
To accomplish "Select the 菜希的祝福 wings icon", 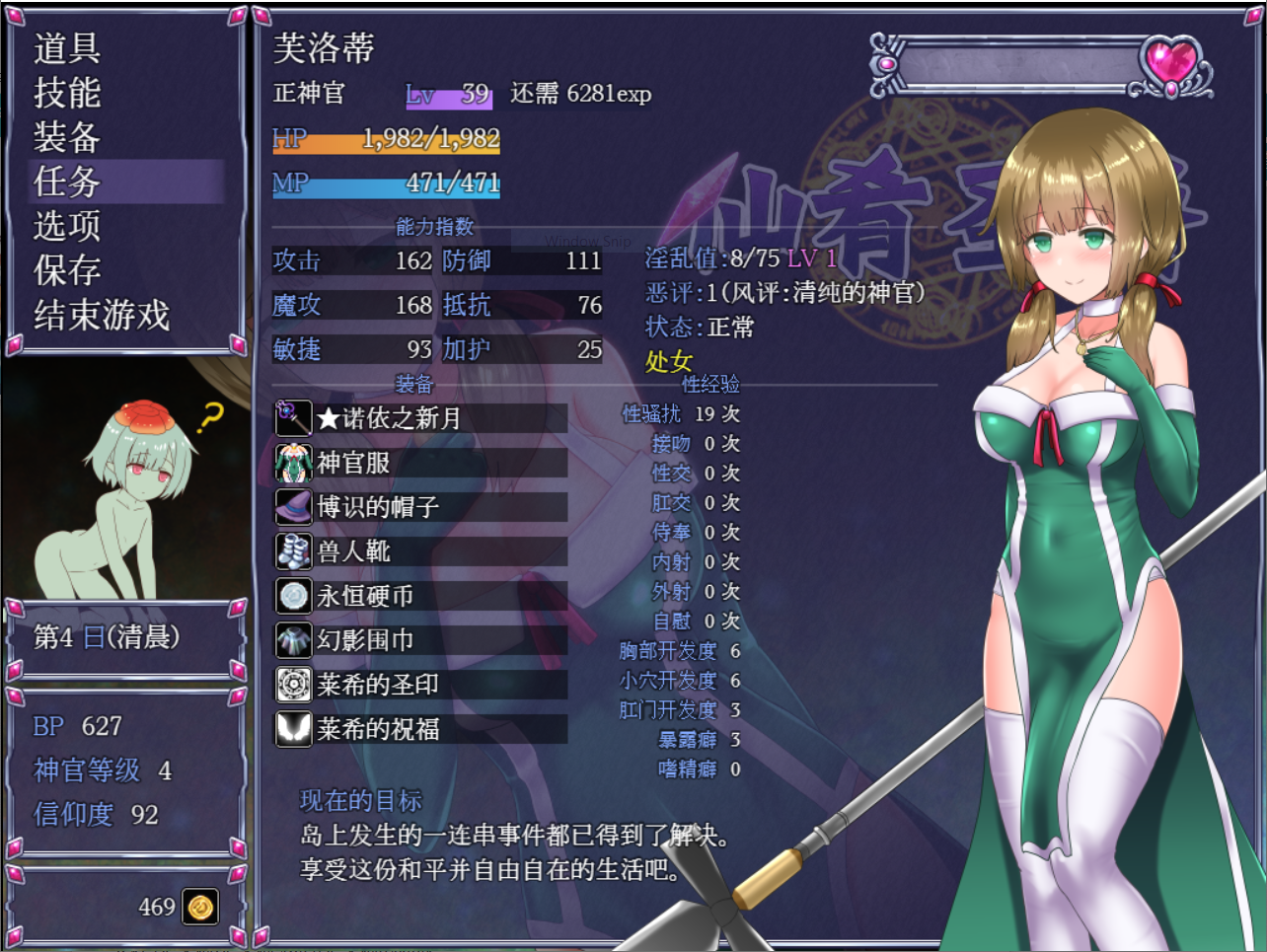I will 291,730.
